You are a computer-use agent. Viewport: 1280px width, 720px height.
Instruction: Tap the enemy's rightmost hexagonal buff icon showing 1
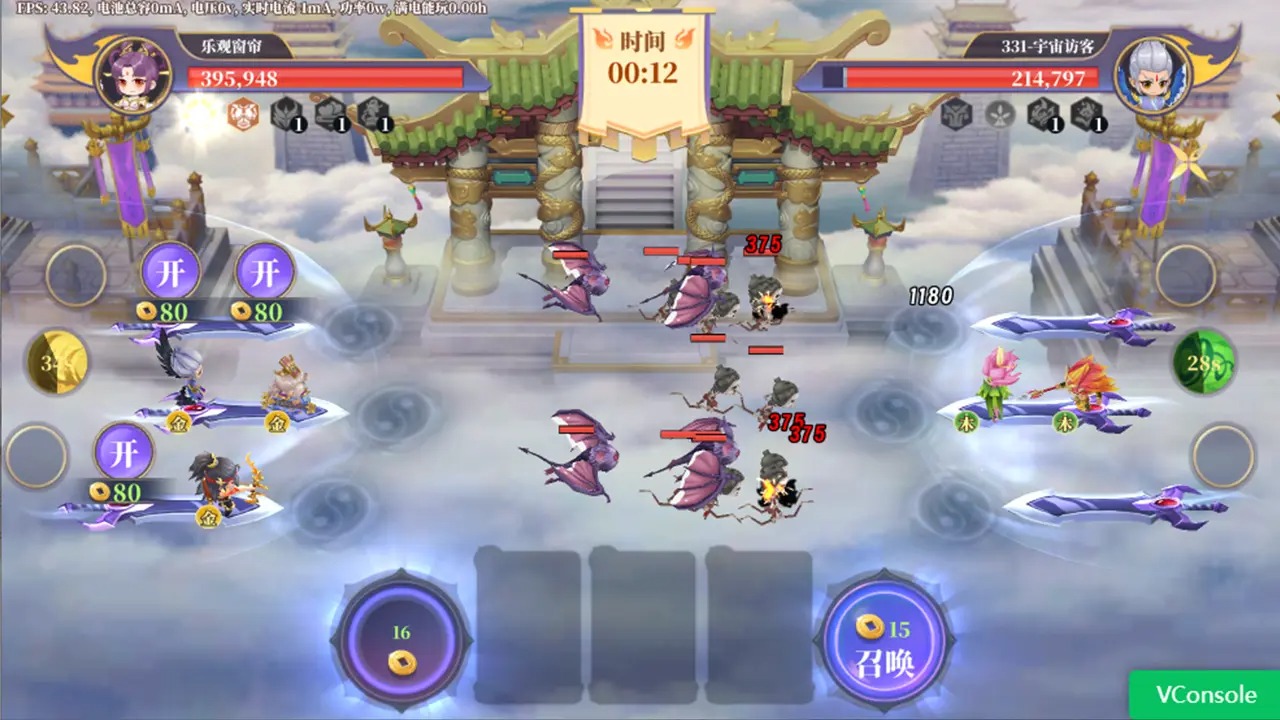click(1087, 116)
